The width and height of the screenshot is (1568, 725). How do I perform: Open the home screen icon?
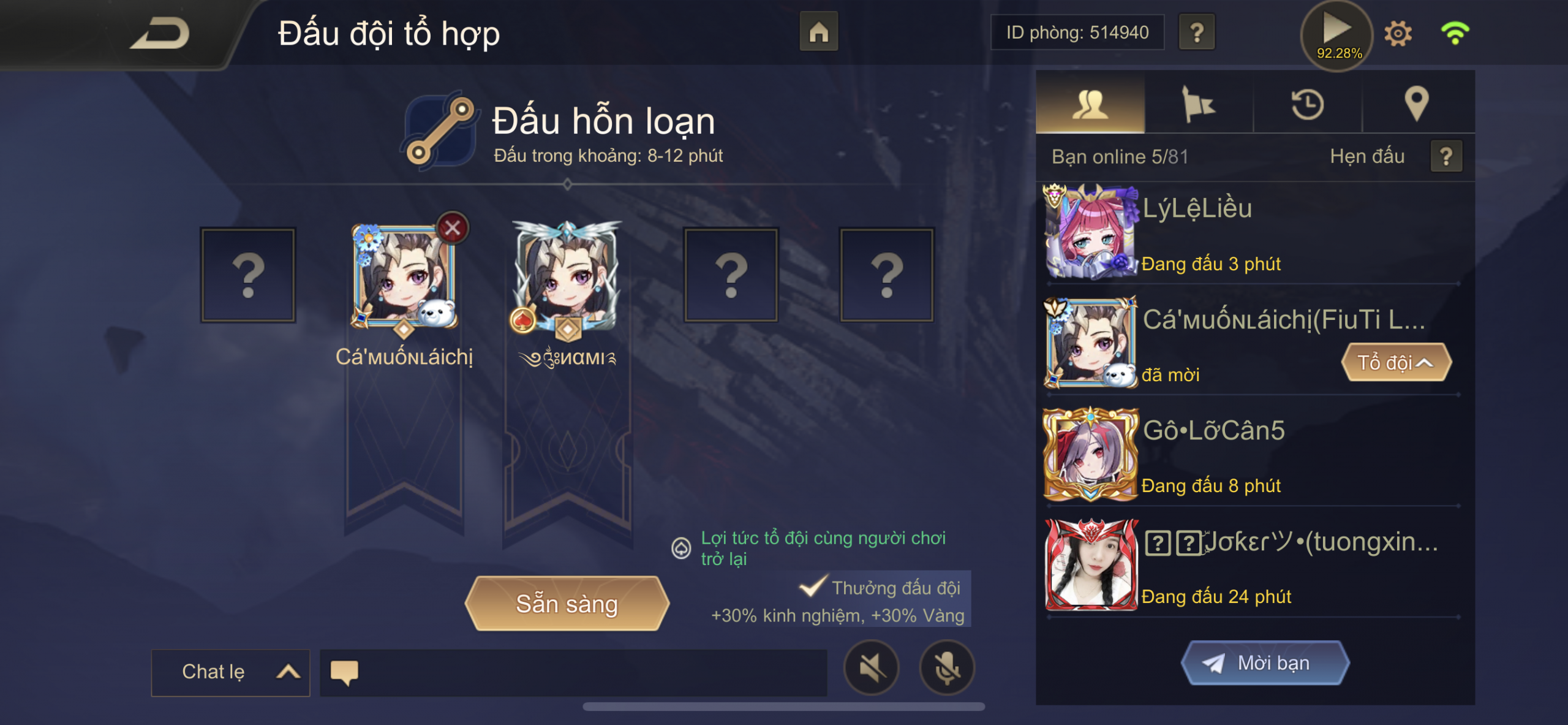click(x=818, y=32)
